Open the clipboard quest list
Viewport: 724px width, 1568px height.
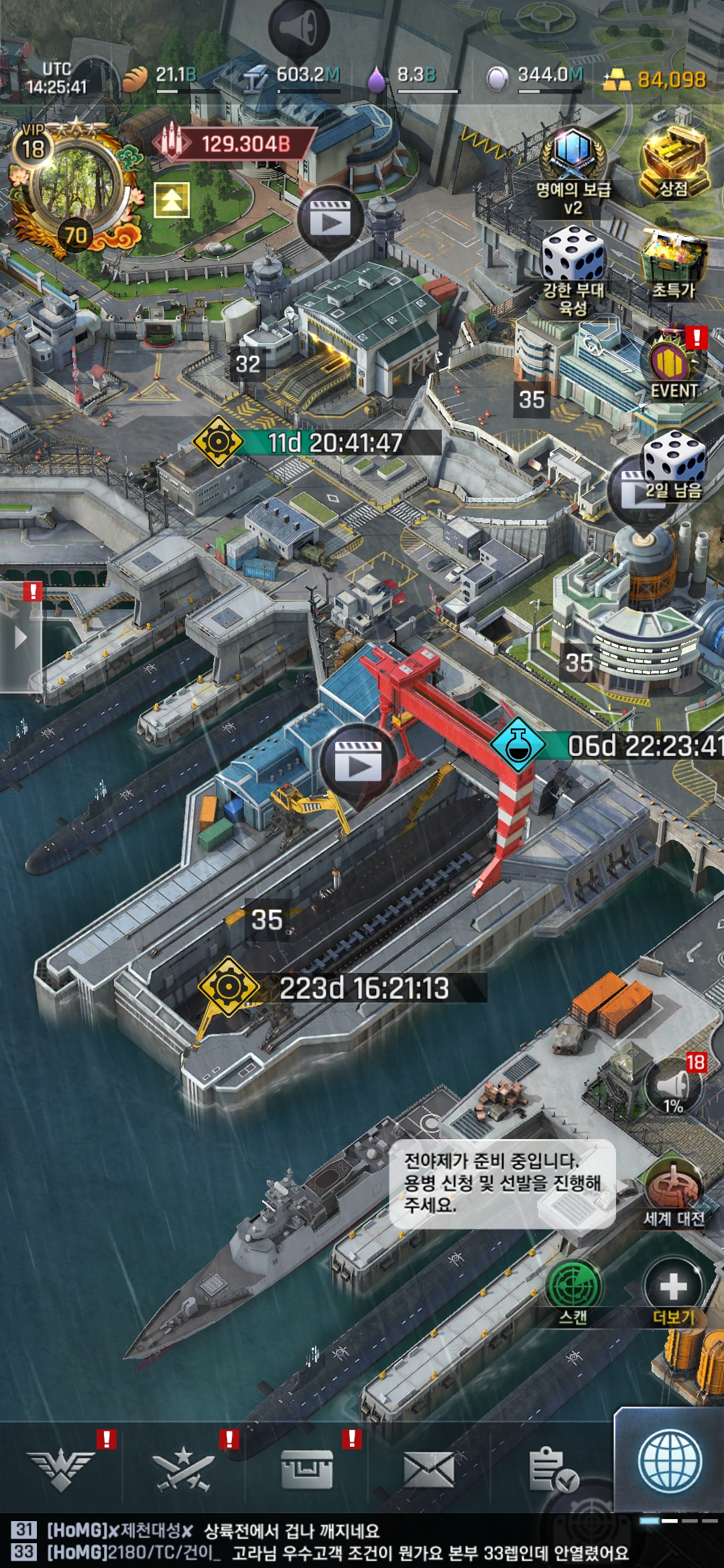(x=552, y=1469)
